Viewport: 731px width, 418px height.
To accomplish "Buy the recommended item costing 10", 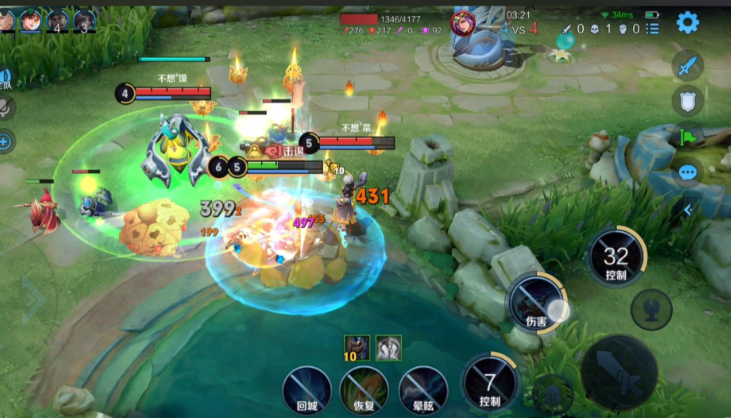I will pos(357,347).
